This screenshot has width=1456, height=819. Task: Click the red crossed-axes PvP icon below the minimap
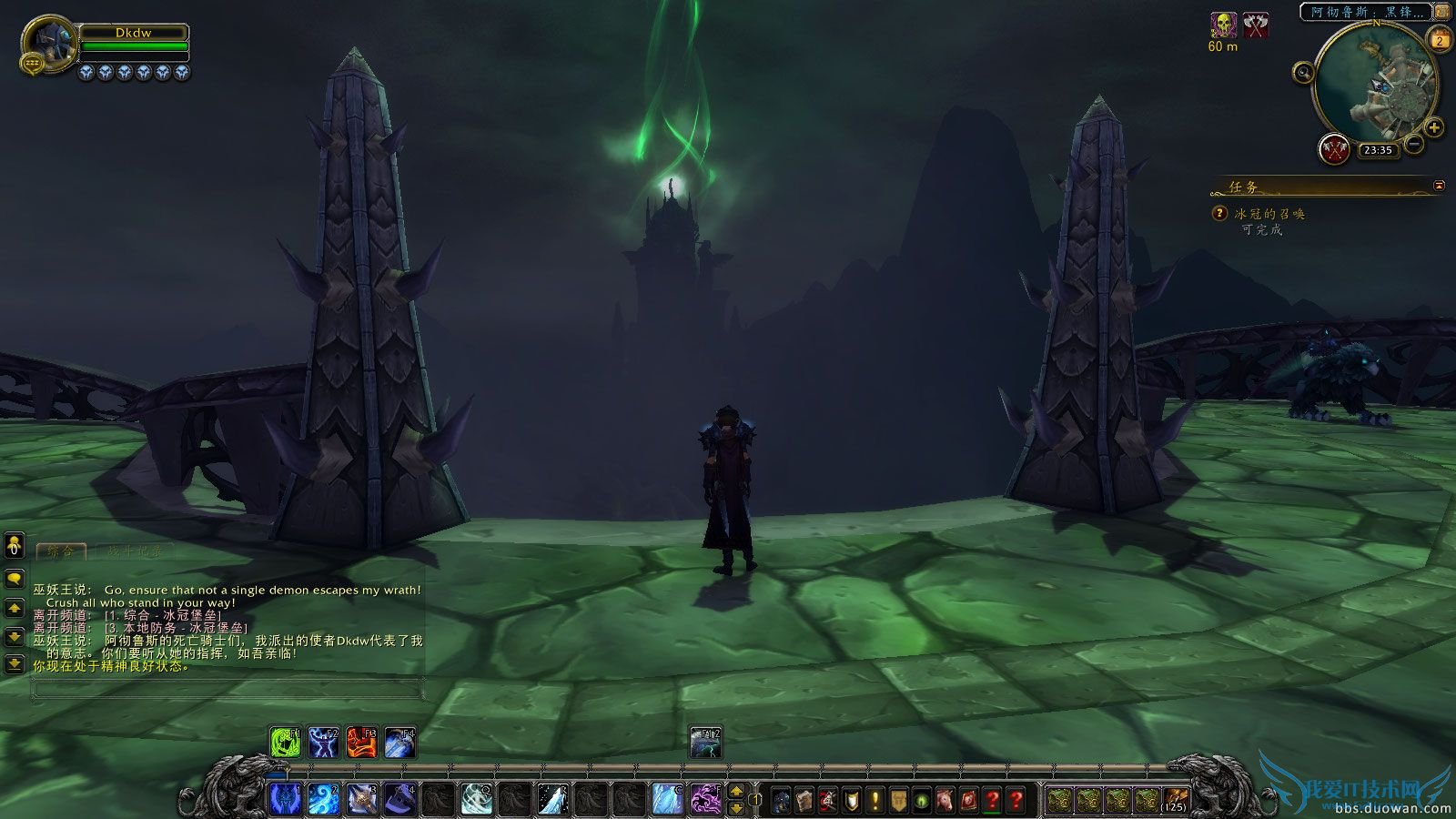coord(1334,149)
